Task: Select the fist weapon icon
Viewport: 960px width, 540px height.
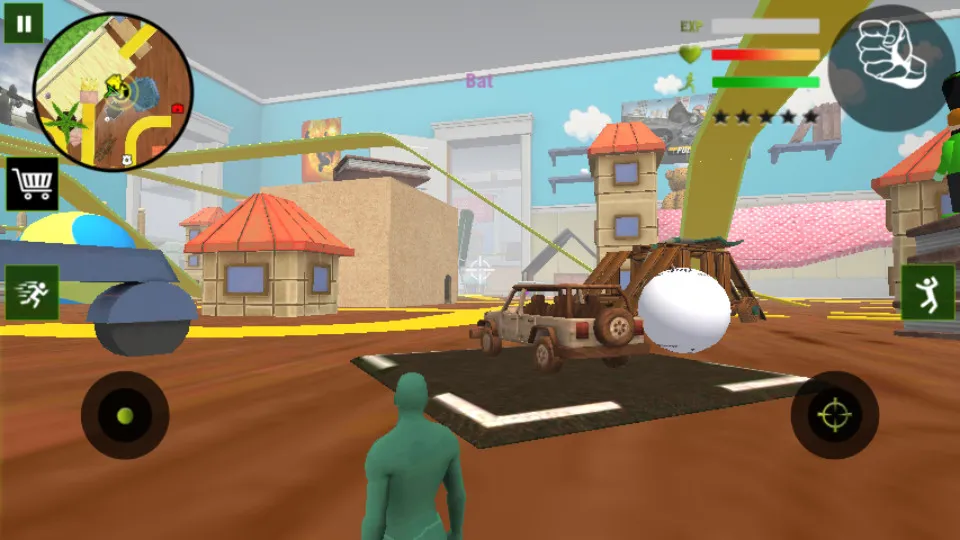Action: click(x=891, y=54)
